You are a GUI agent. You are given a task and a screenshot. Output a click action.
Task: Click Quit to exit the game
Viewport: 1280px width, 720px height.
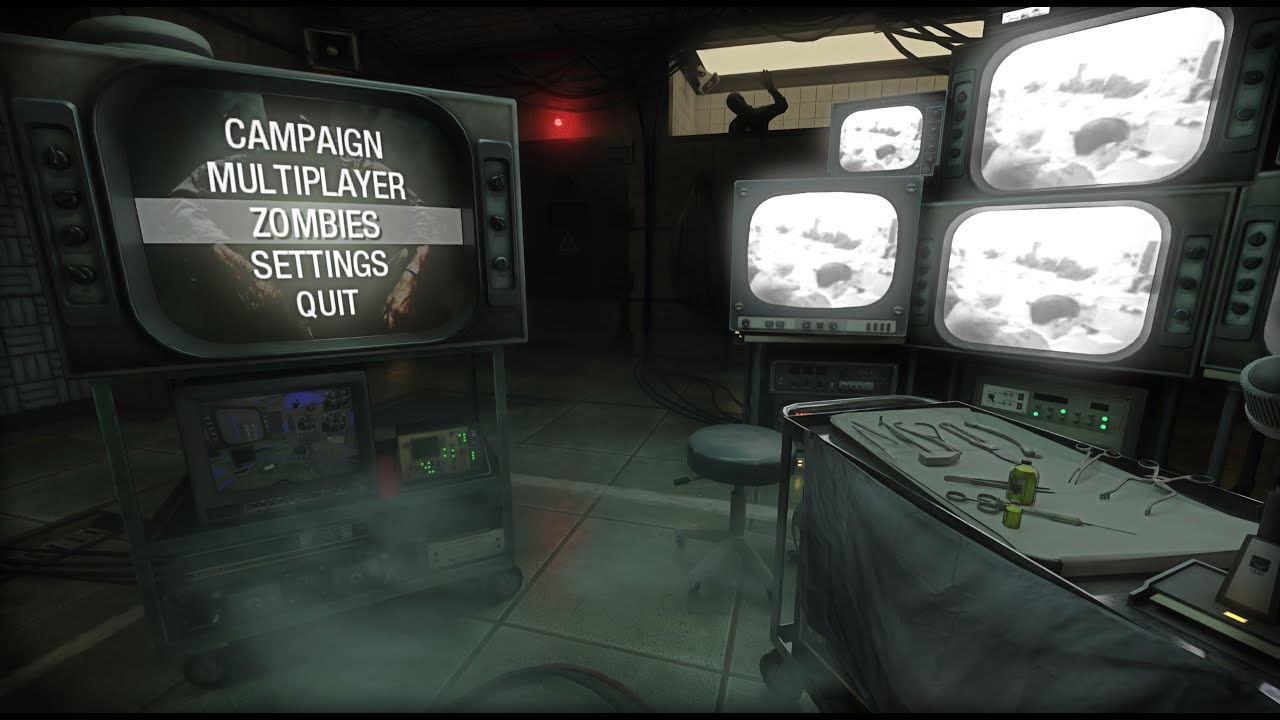click(326, 302)
